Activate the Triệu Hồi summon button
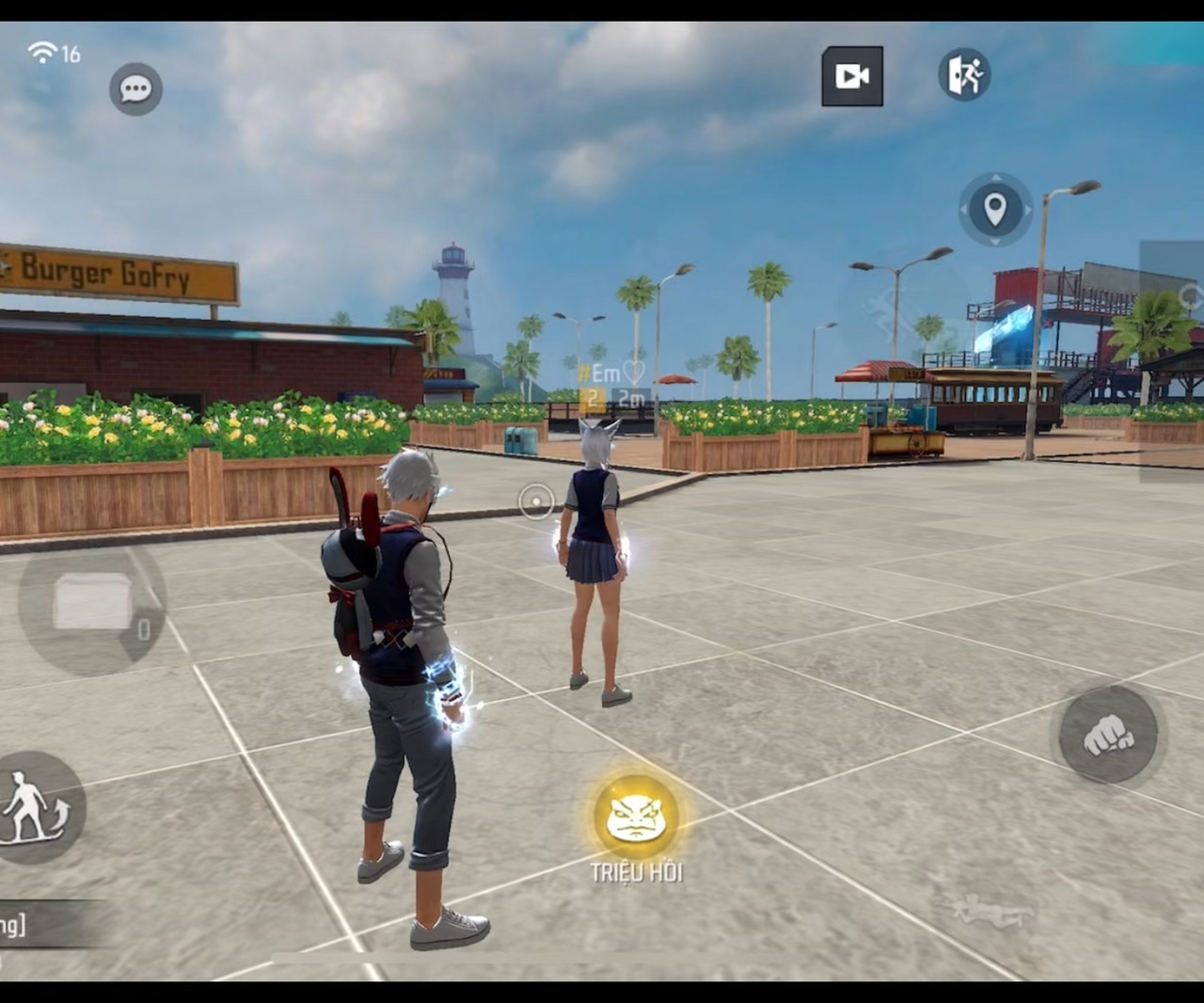1204x1003 pixels. click(636, 819)
